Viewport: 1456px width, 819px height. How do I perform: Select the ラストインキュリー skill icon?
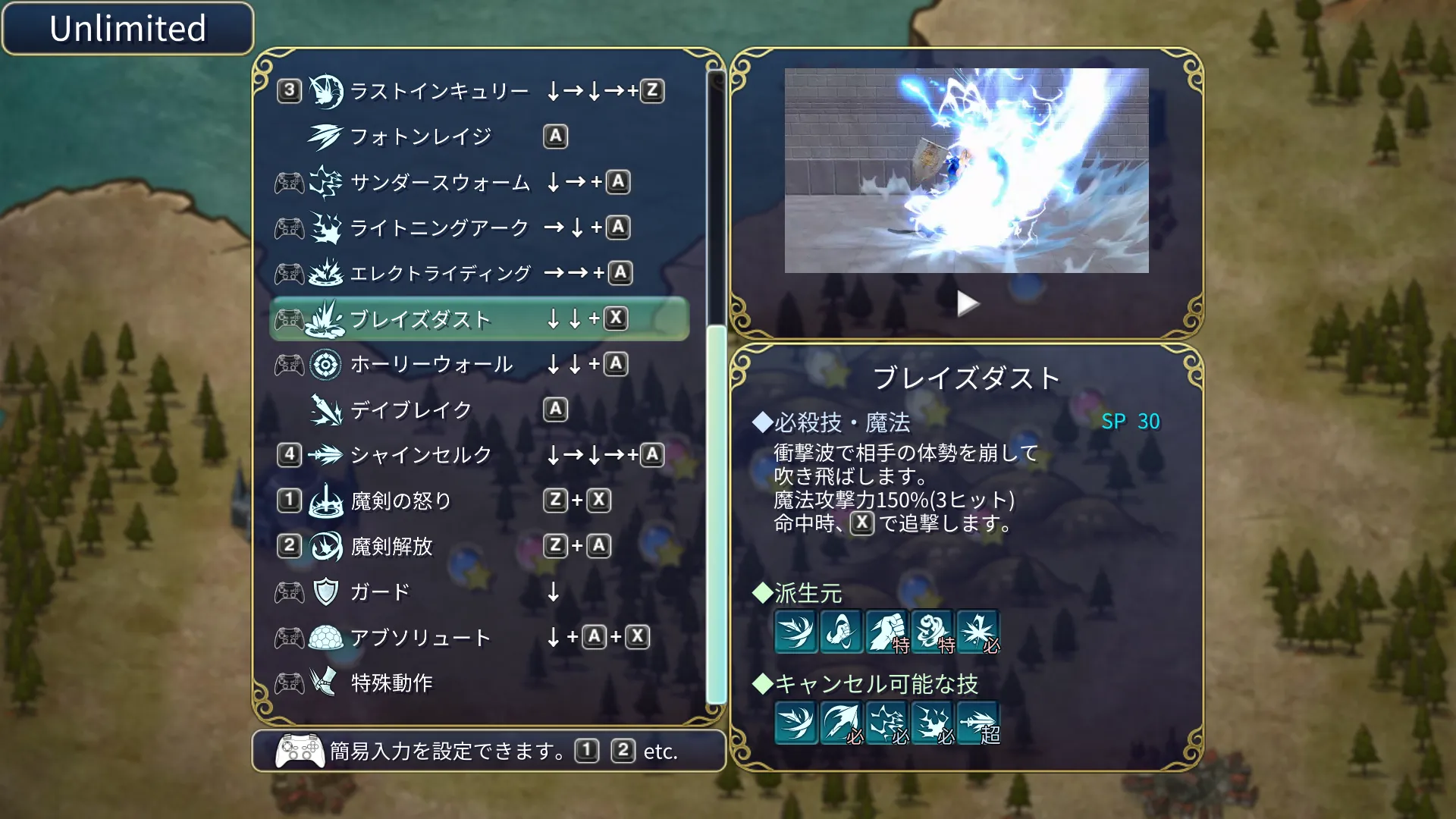click(x=325, y=89)
